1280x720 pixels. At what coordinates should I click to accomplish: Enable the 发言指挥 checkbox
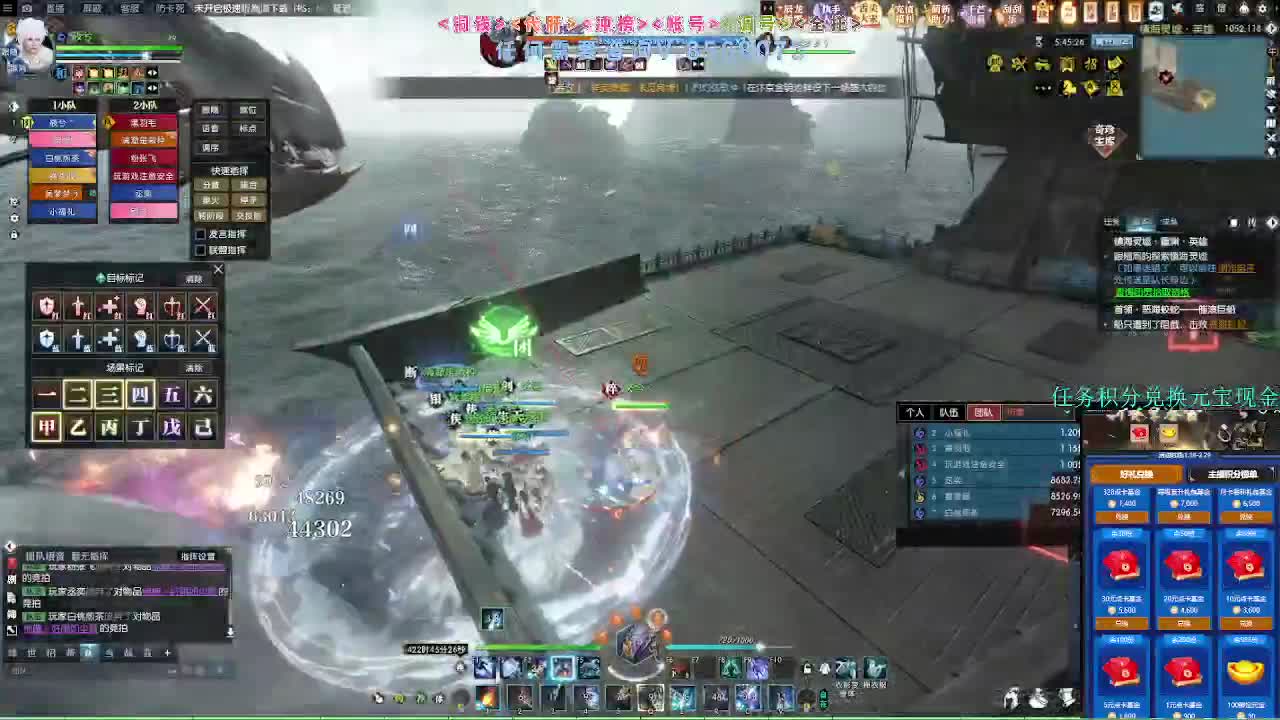point(200,233)
